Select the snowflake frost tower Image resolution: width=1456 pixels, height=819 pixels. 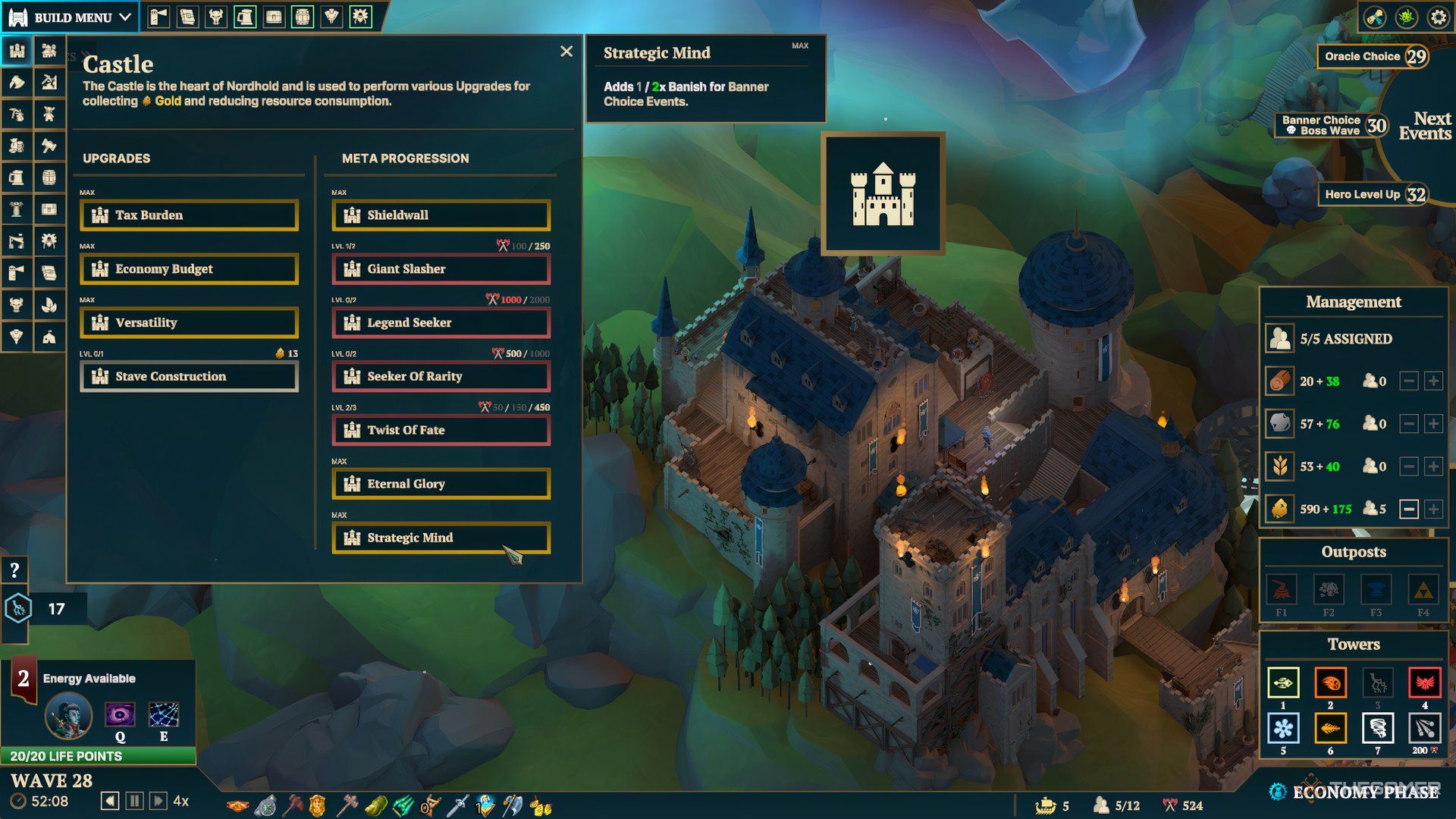pyautogui.click(x=1283, y=729)
